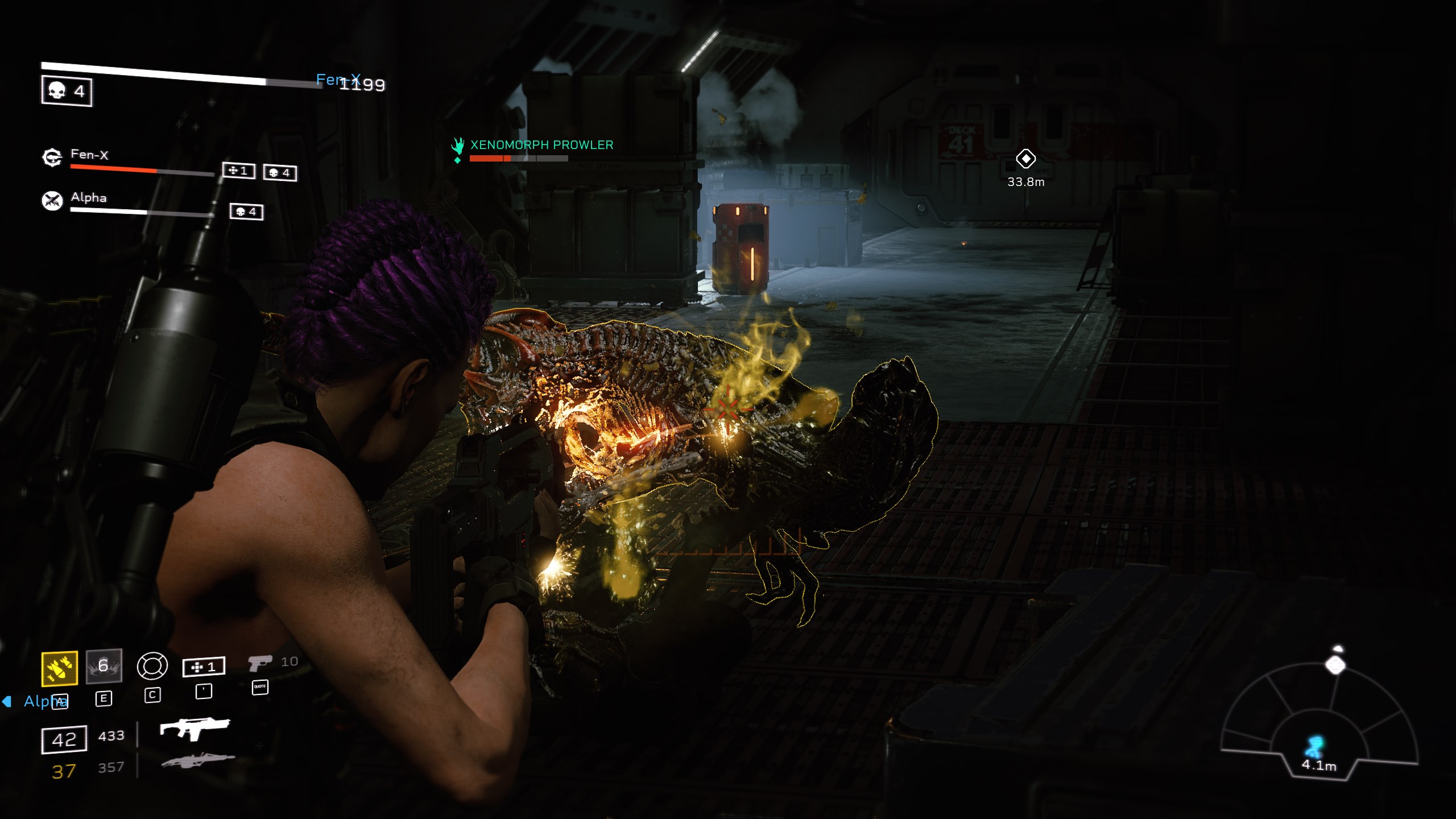Viewport: 1456px width, 819px height.
Task: Switch to the greyed secondary weapon
Action: click(197, 760)
